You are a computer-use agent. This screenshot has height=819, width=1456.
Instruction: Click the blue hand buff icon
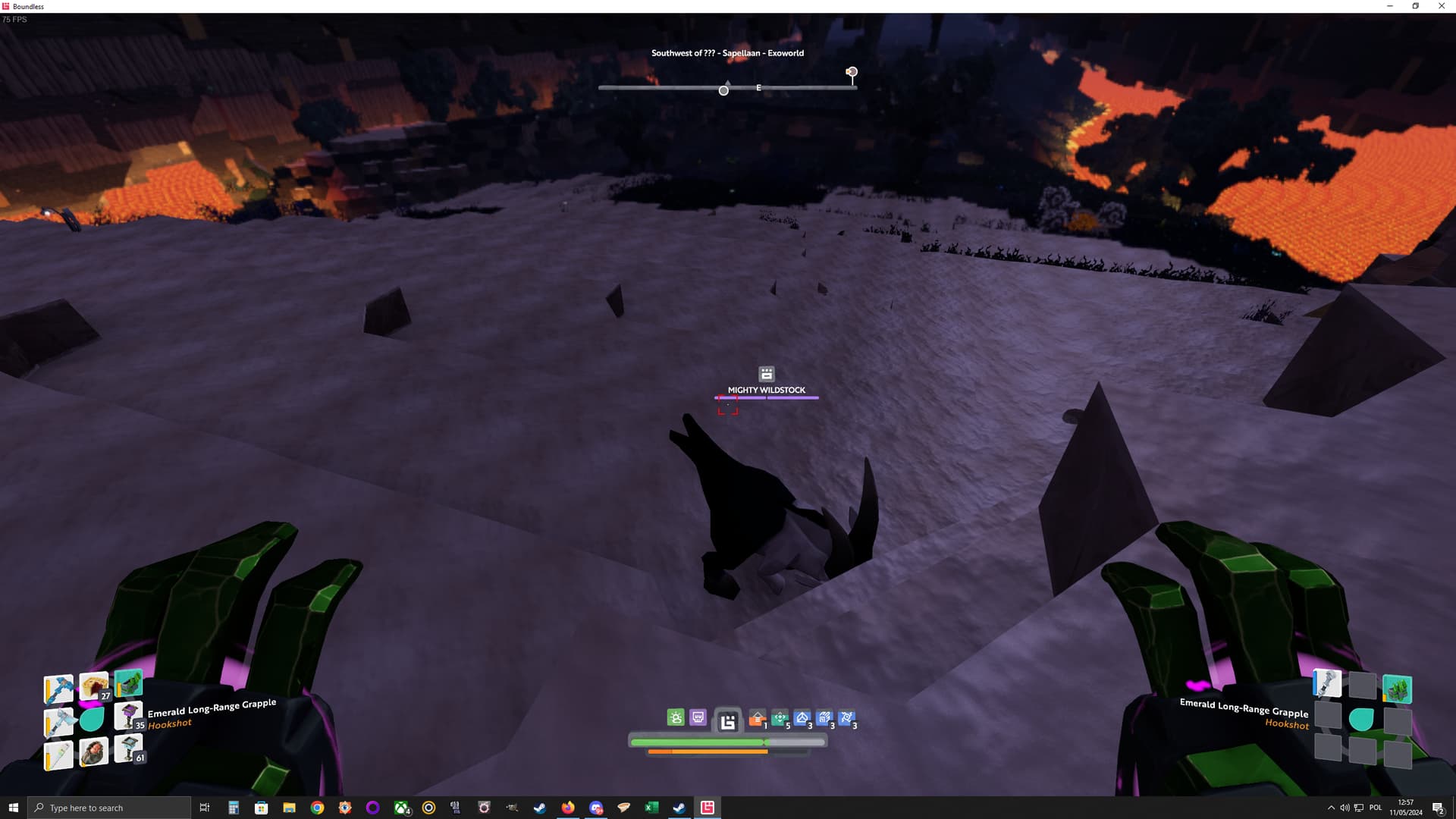tap(824, 718)
